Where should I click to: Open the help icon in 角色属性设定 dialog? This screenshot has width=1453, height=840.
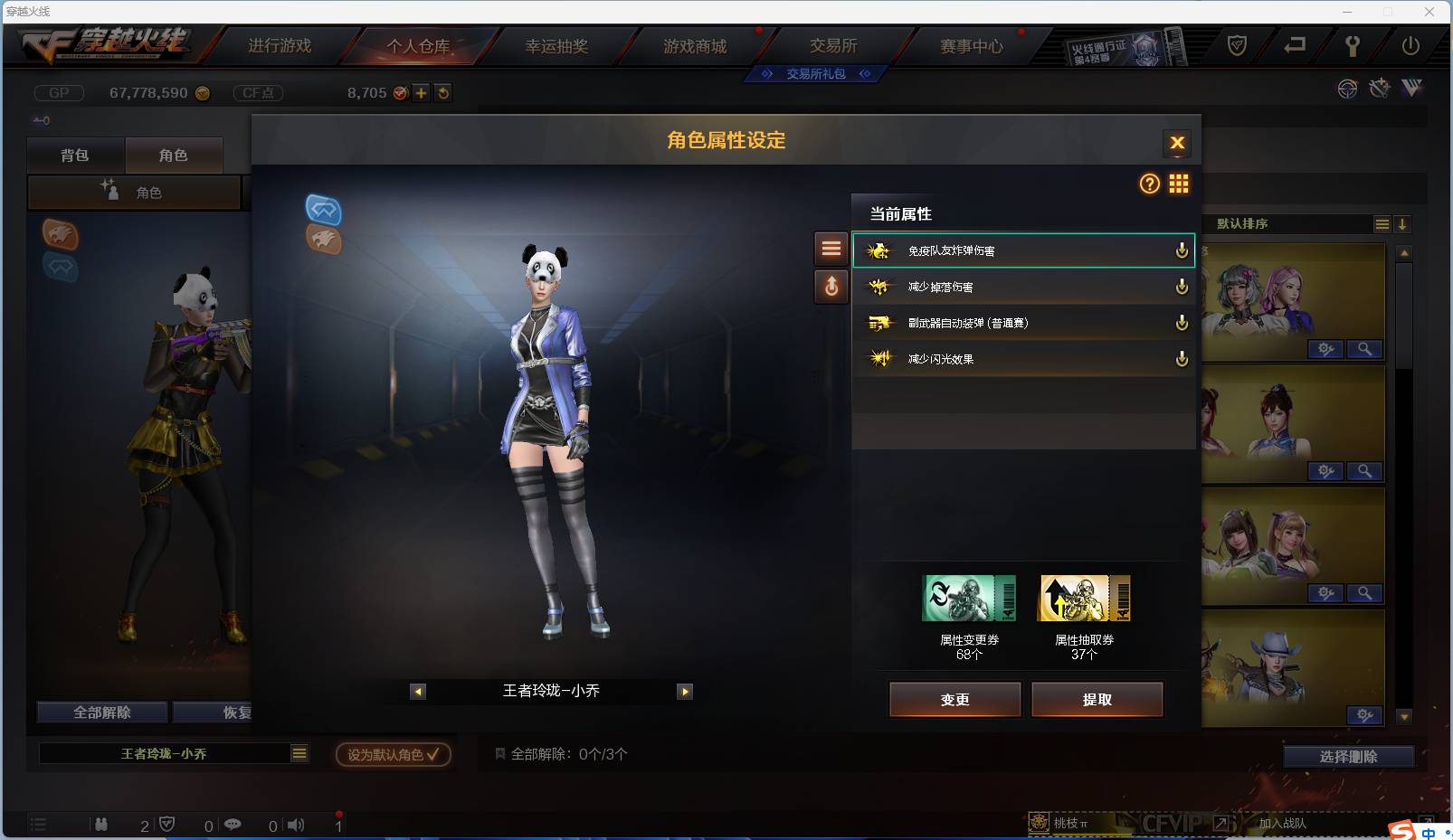[1148, 184]
